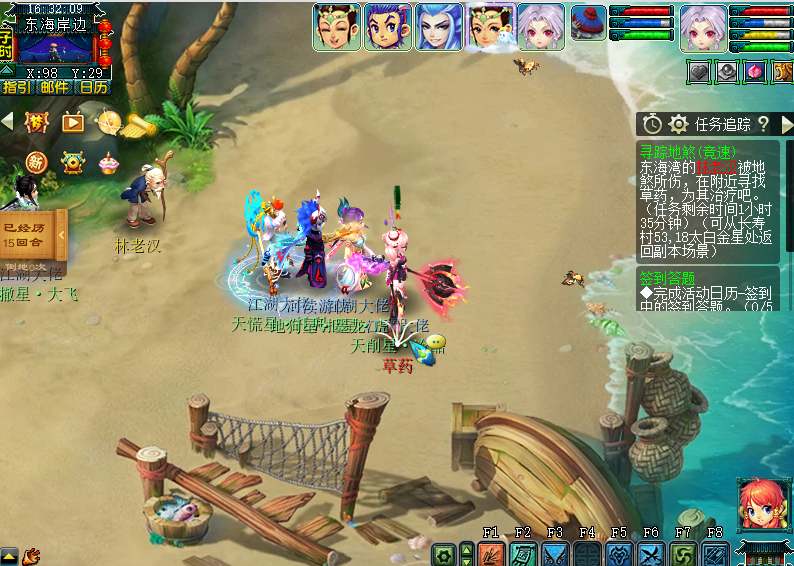The image size is (794, 566).
Task: Open the 指引 guide button
Action: click(x=17, y=88)
